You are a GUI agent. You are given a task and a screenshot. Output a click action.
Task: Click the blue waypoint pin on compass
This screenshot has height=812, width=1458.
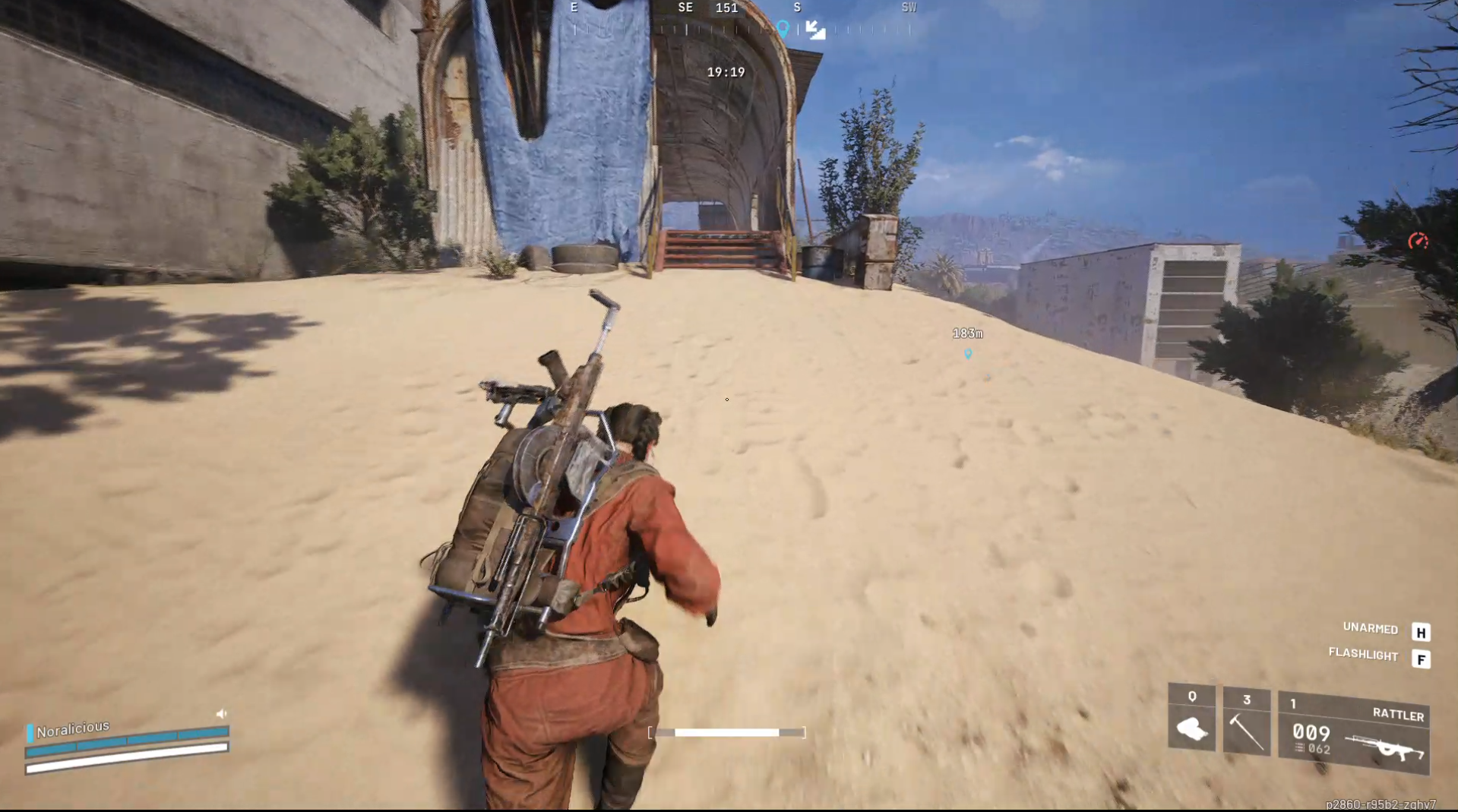[x=782, y=27]
